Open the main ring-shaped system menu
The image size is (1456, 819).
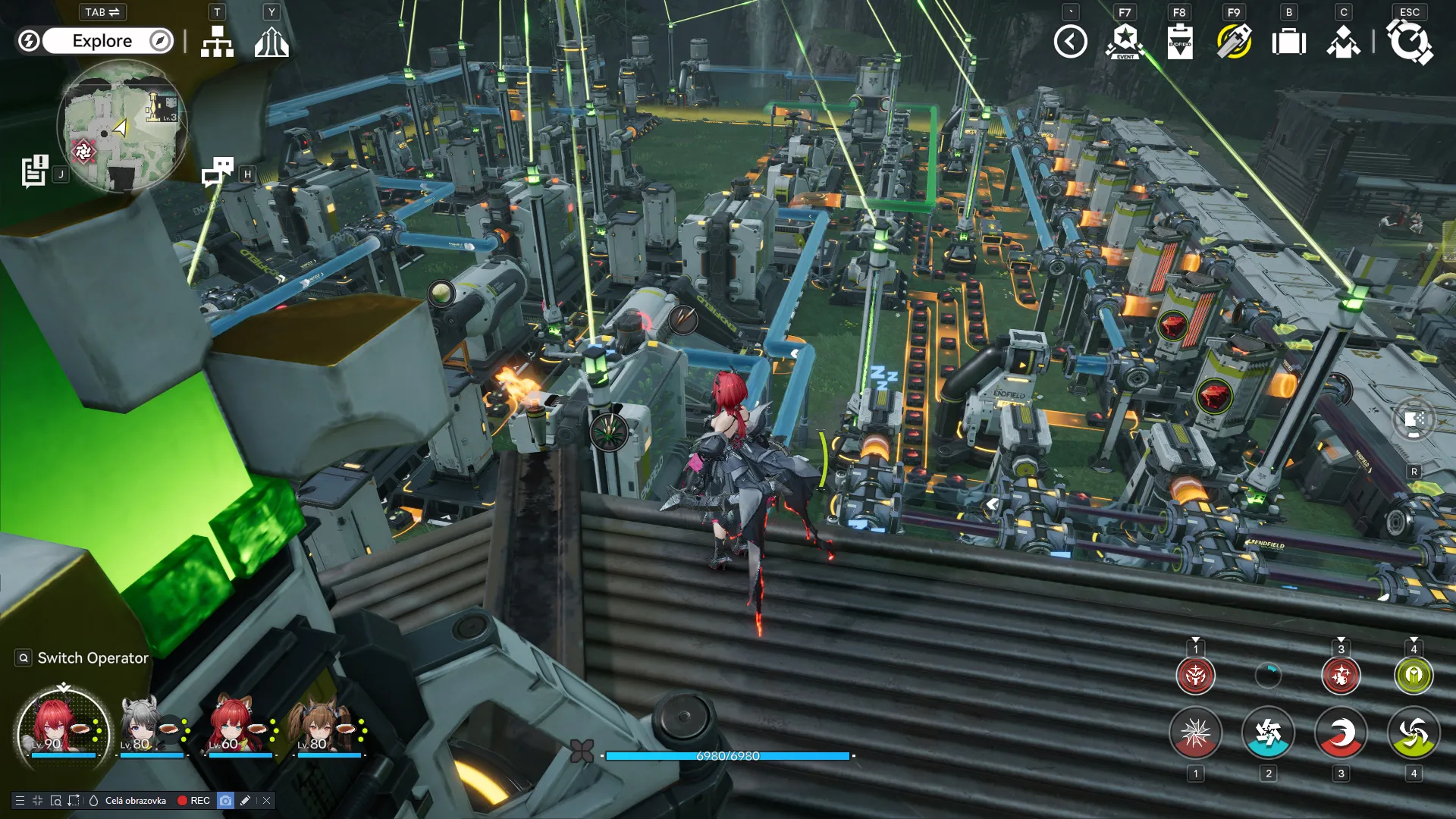click(x=1409, y=42)
